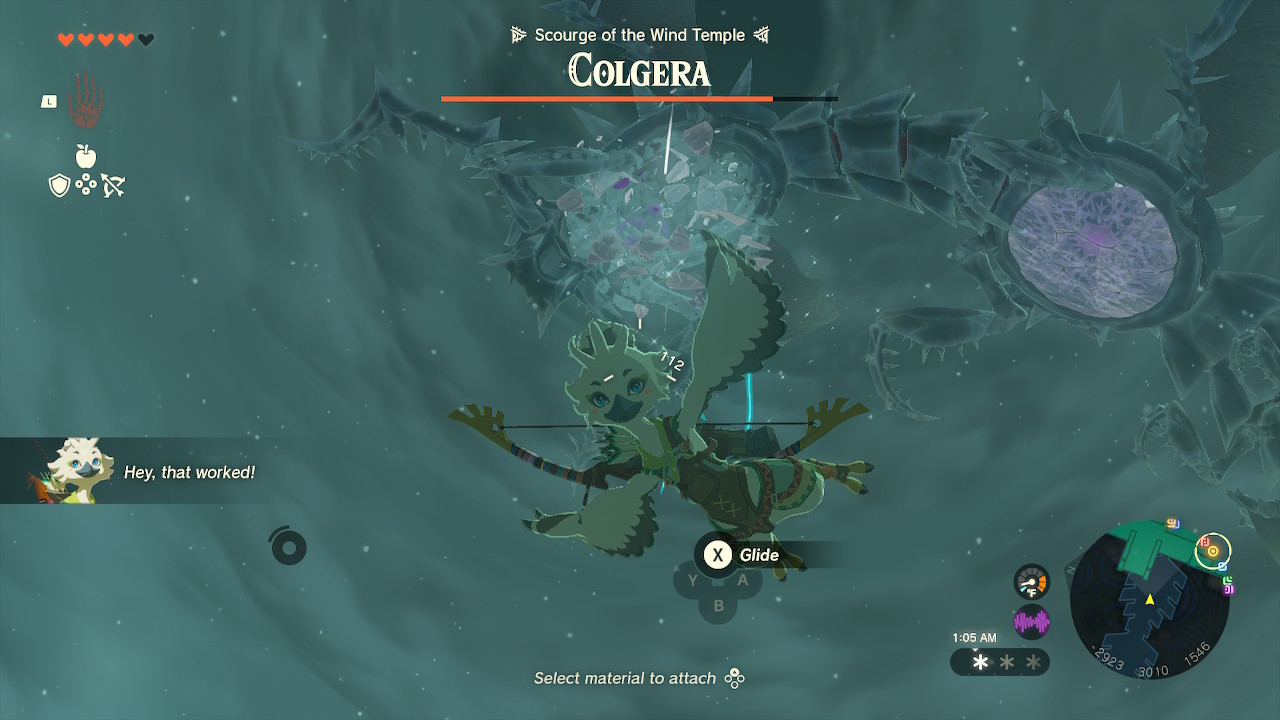The height and width of the screenshot is (720, 1280).
Task: Activate the sage ability ring icon
Action: click(x=288, y=546)
